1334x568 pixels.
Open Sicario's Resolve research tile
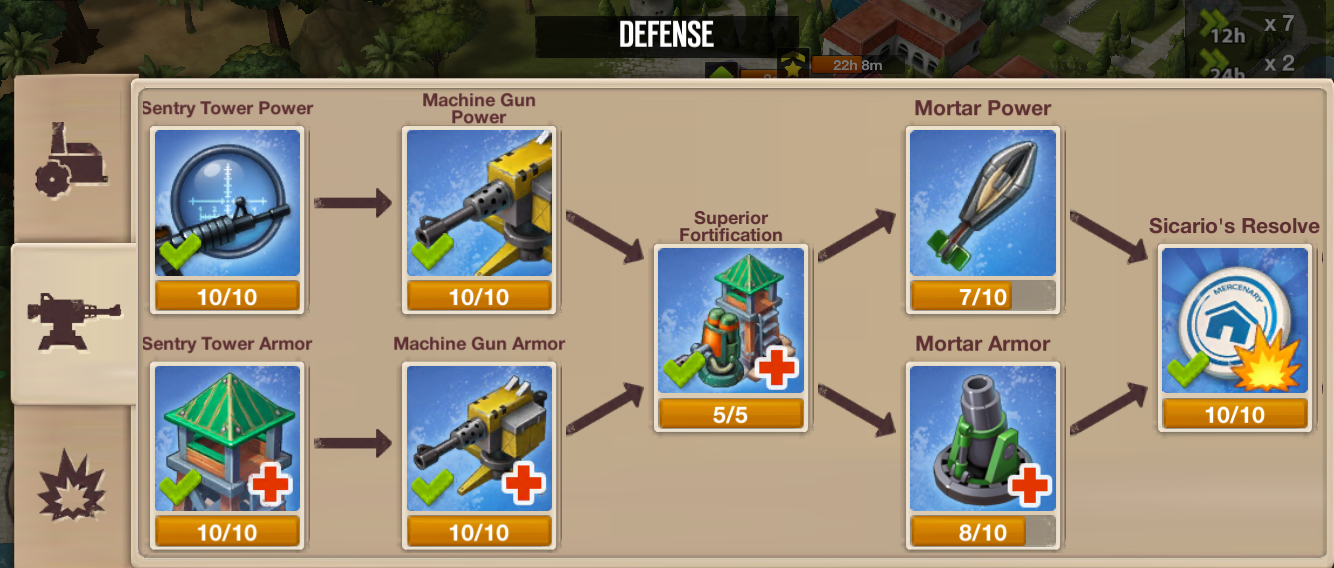1235,322
